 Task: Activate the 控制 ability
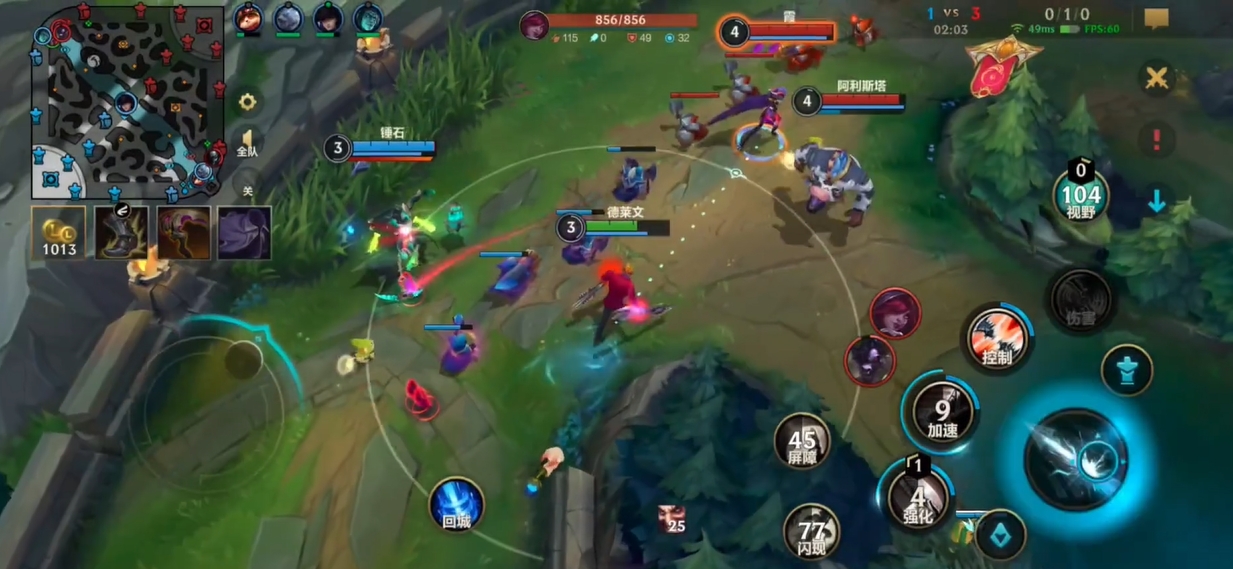[997, 338]
